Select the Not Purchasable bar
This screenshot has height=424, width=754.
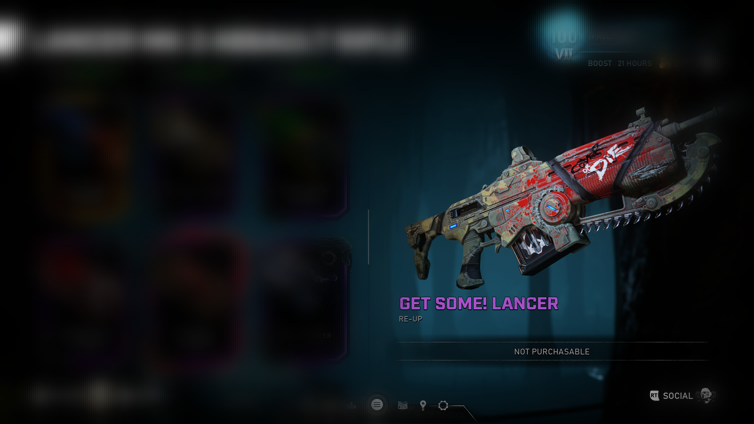(x=551, y=352)
